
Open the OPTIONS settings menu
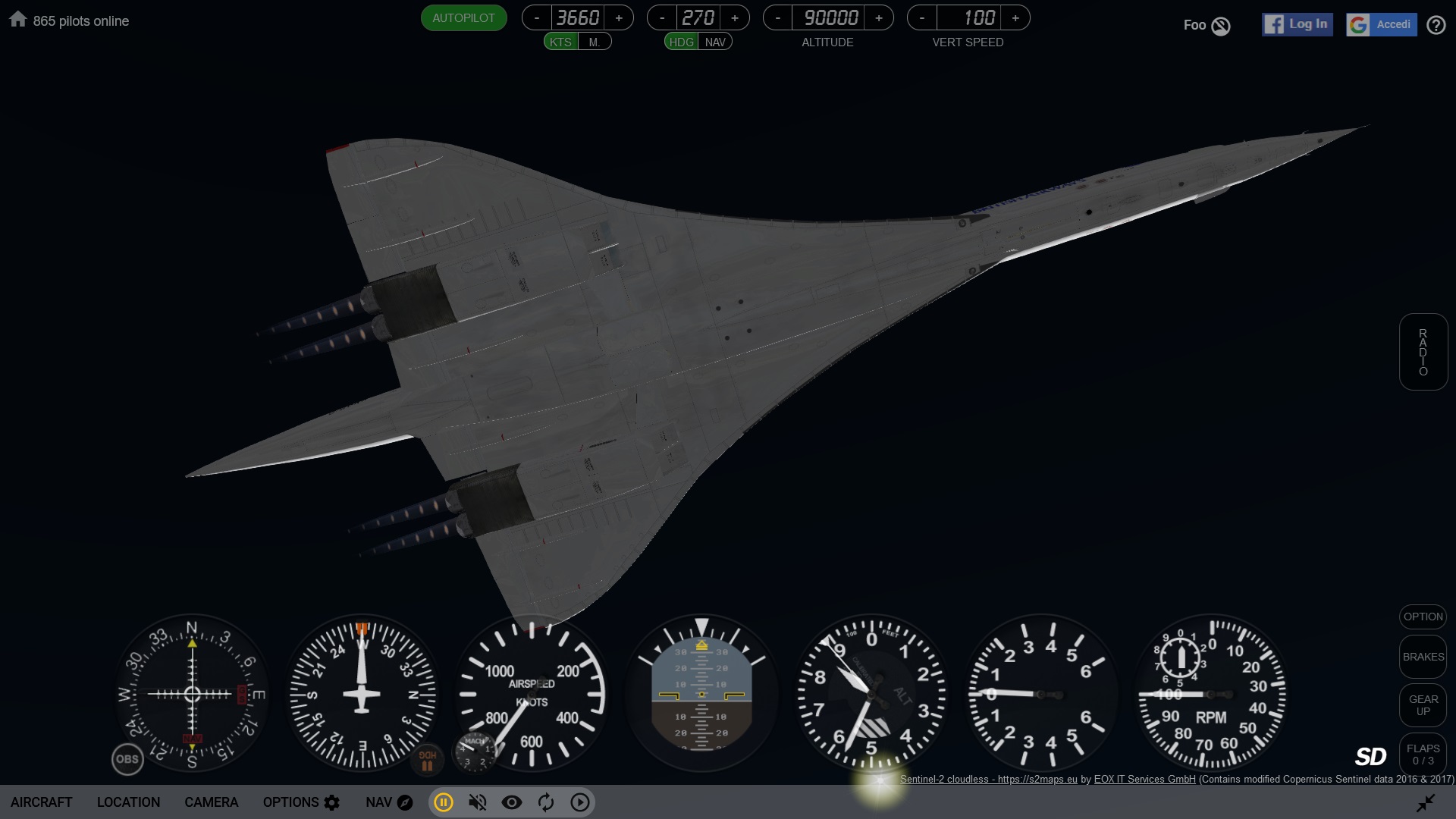click(x=301, y=802)
